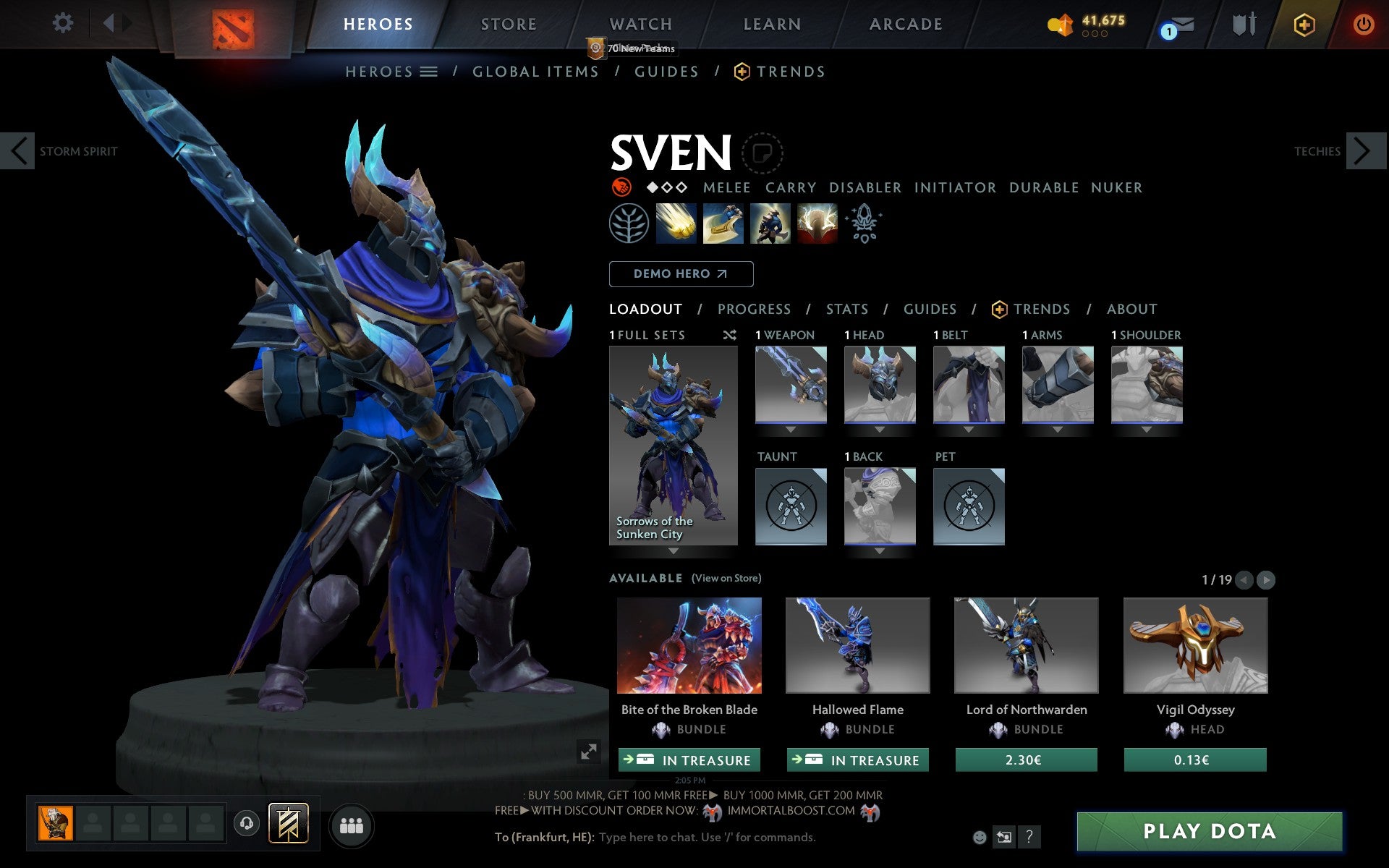
Task: Switch to the Progress tab
Action: [x=754, y=309]
